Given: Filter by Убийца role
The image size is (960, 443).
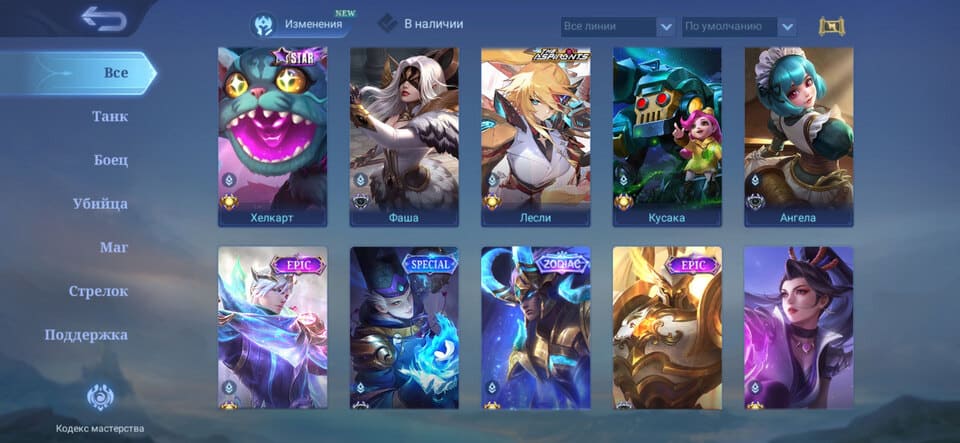Looking at the screenshot, I should tap(100, 204).
